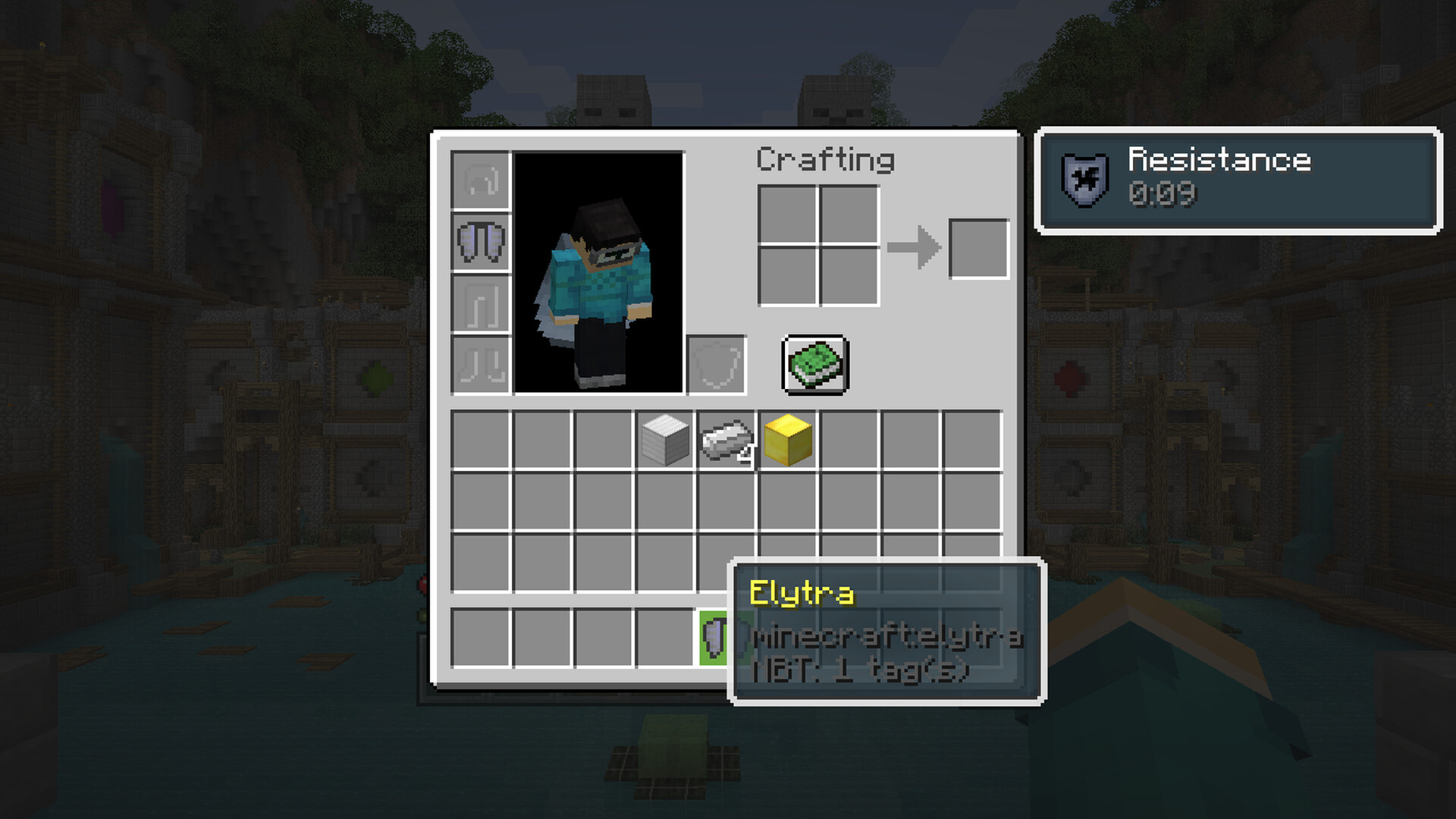
Task: Open the green recipe book
Action: pos(815,365)
